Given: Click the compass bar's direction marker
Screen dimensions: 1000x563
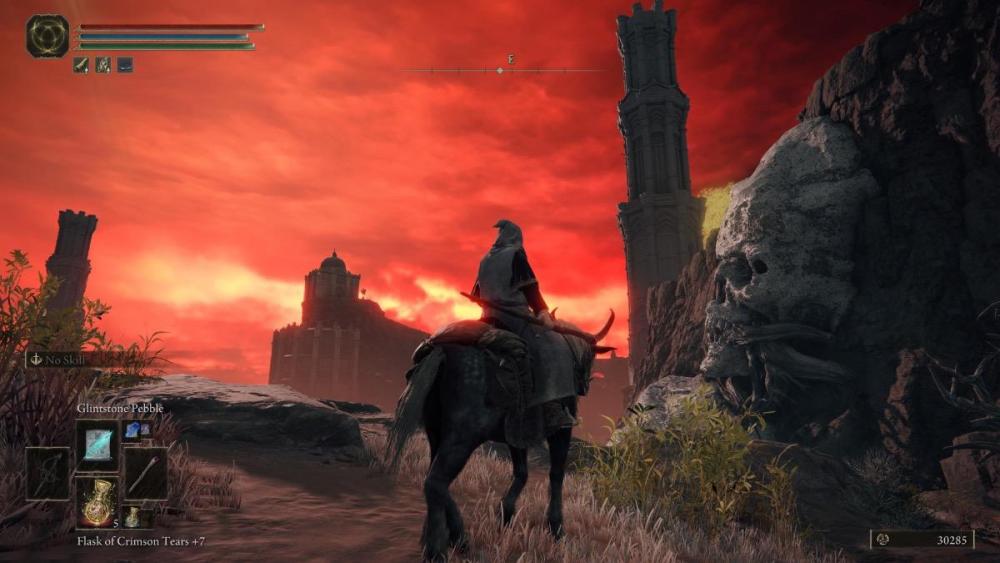Looking at the screenshot, I should [500, 70].
